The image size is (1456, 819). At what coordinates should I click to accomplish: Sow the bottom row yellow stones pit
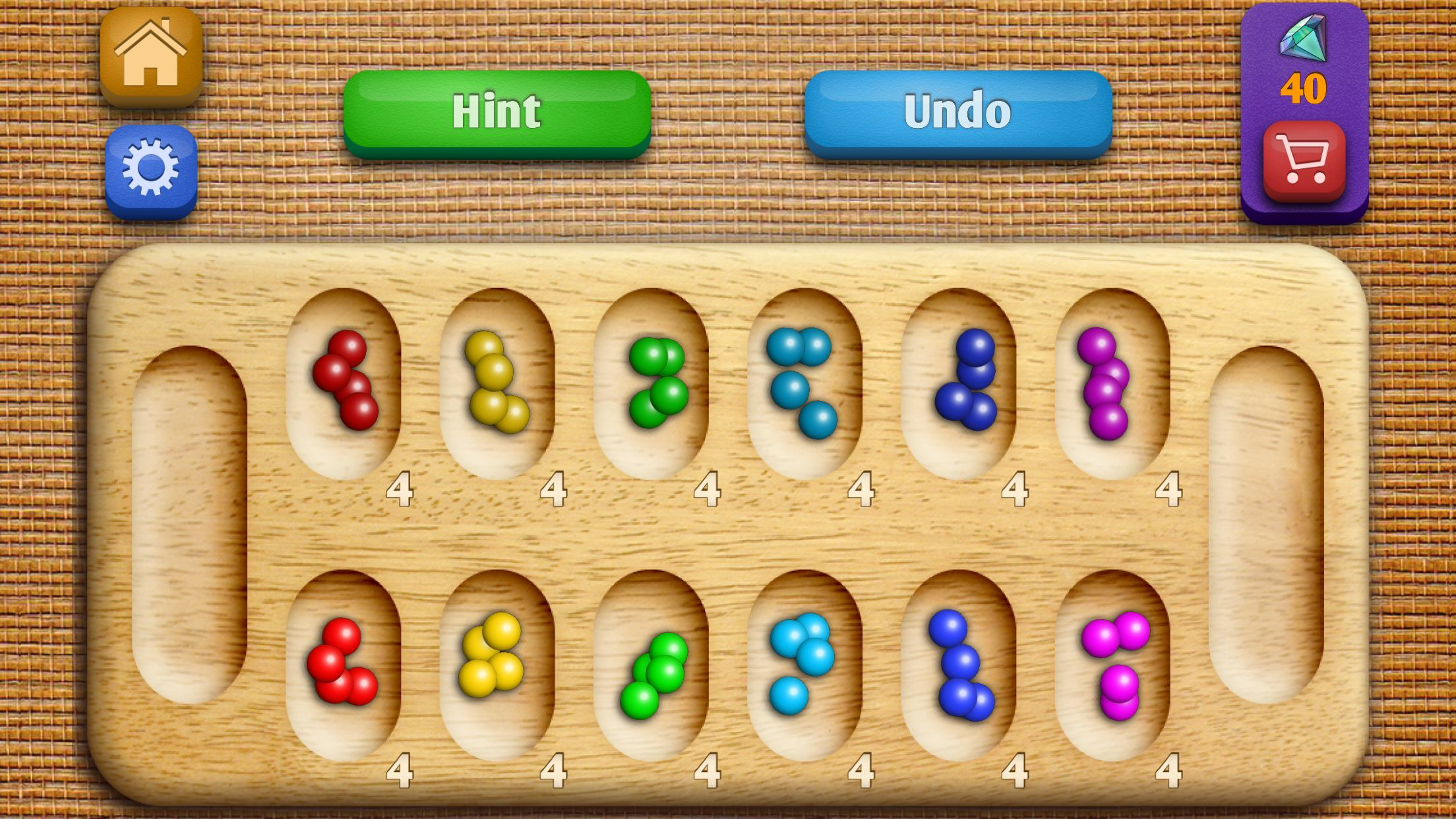point(497,665)
